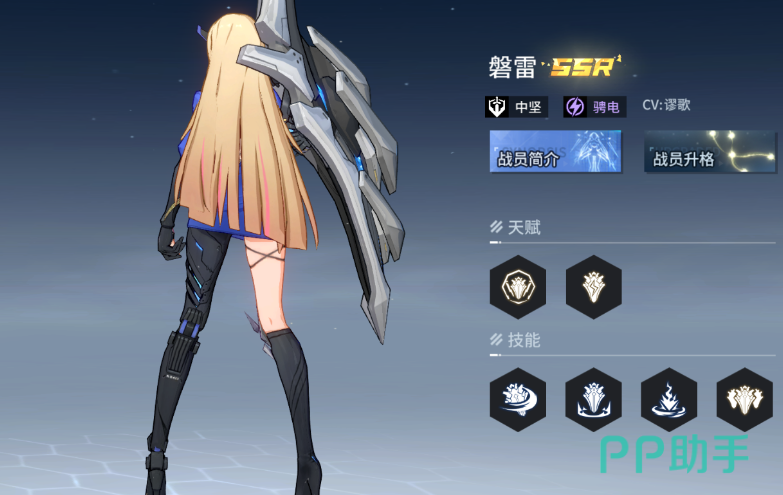Screen dimensions: 783x495
Task: Inspect the gauntlet ground-slam skill icon
Action: click(593, 399)
